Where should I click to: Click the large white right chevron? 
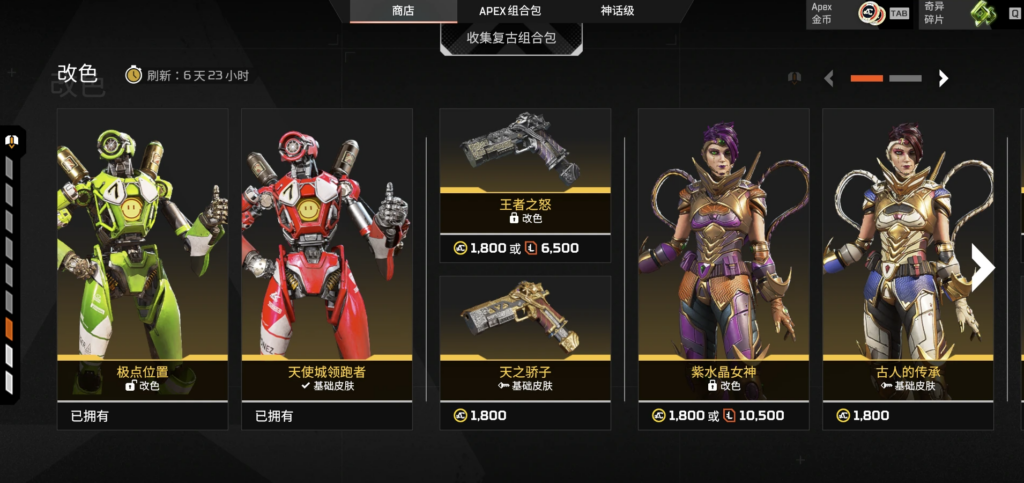point(983,267)
